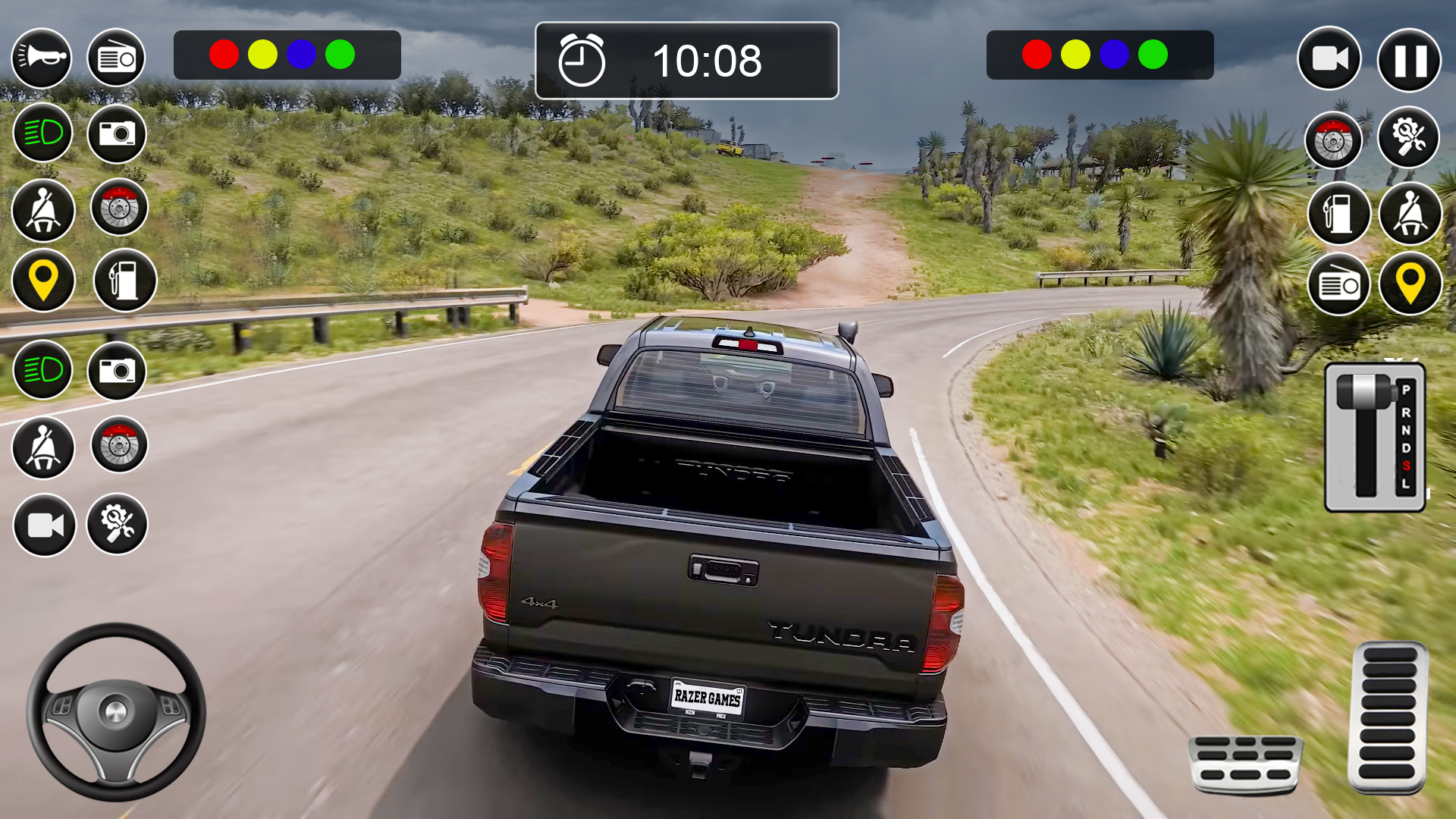The height and width of the screenshot is (819, 1456).
Task: Apply the brake pedal
Action: click(1246, 763)
